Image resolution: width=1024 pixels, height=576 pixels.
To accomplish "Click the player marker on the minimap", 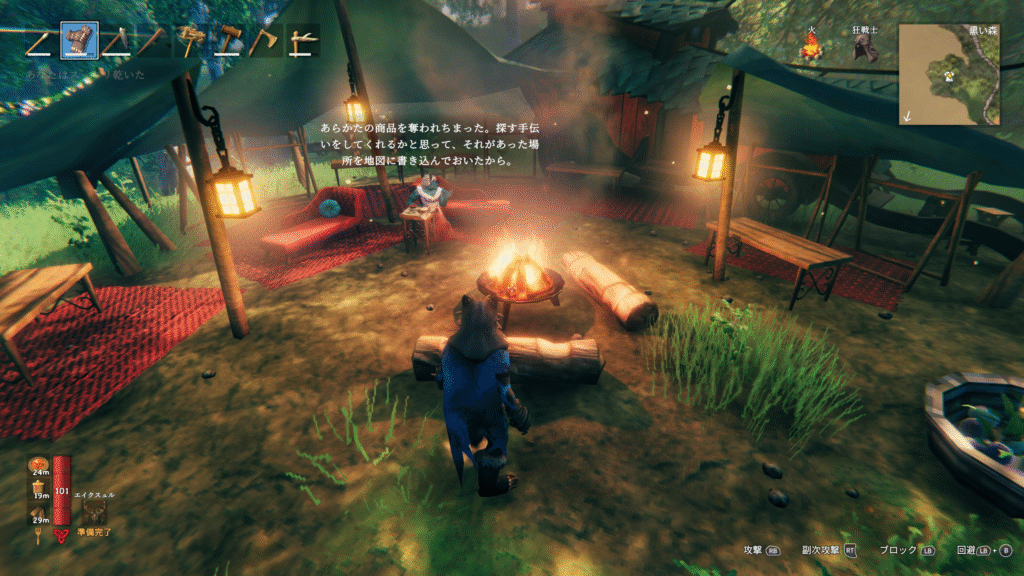I will point(946,74).
